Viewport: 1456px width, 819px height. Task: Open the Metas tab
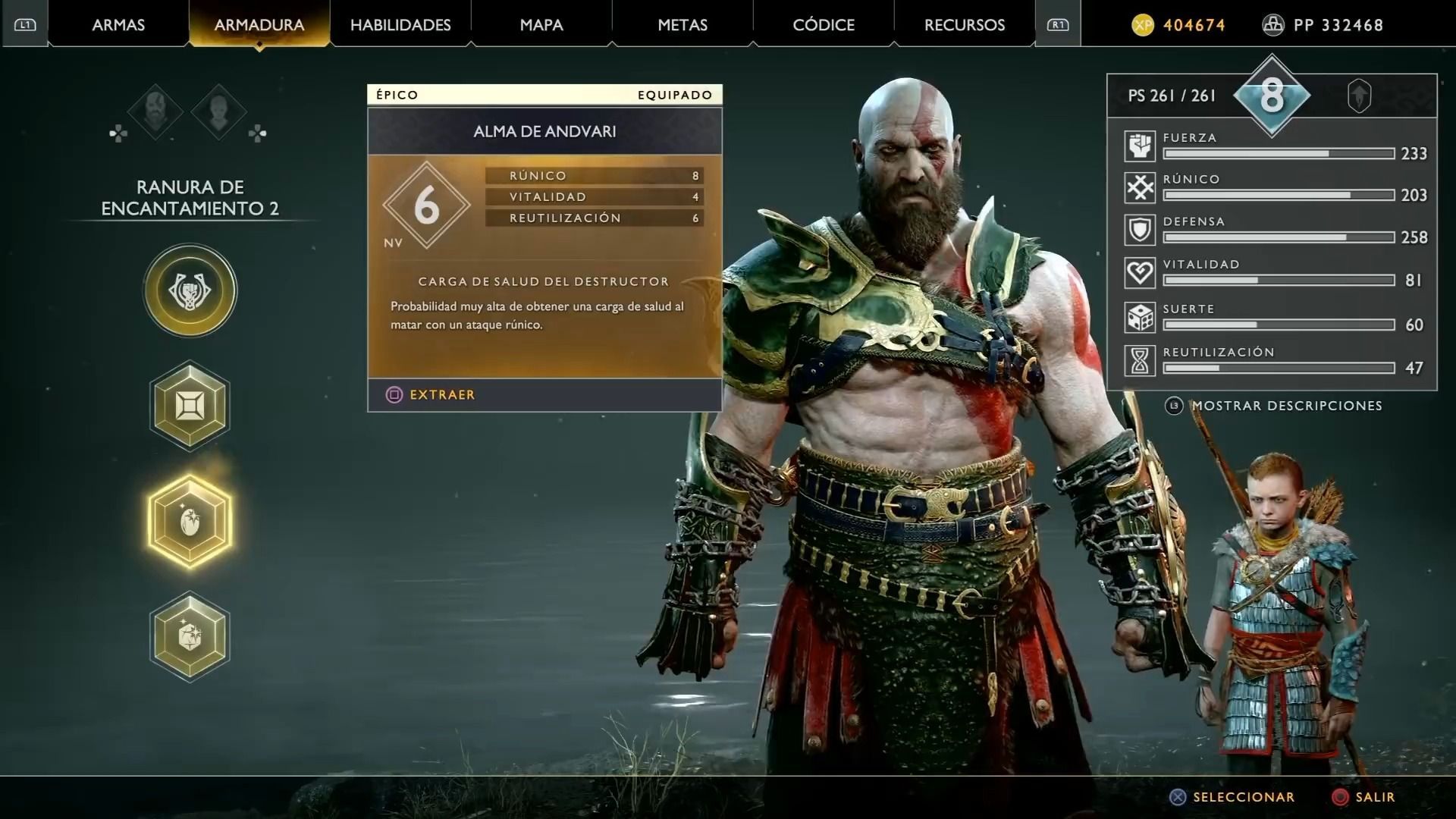tap(682, 25)
